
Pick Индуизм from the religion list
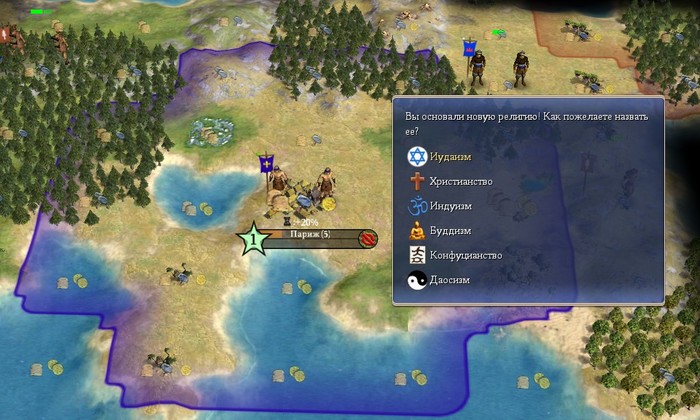click(452, 206)
